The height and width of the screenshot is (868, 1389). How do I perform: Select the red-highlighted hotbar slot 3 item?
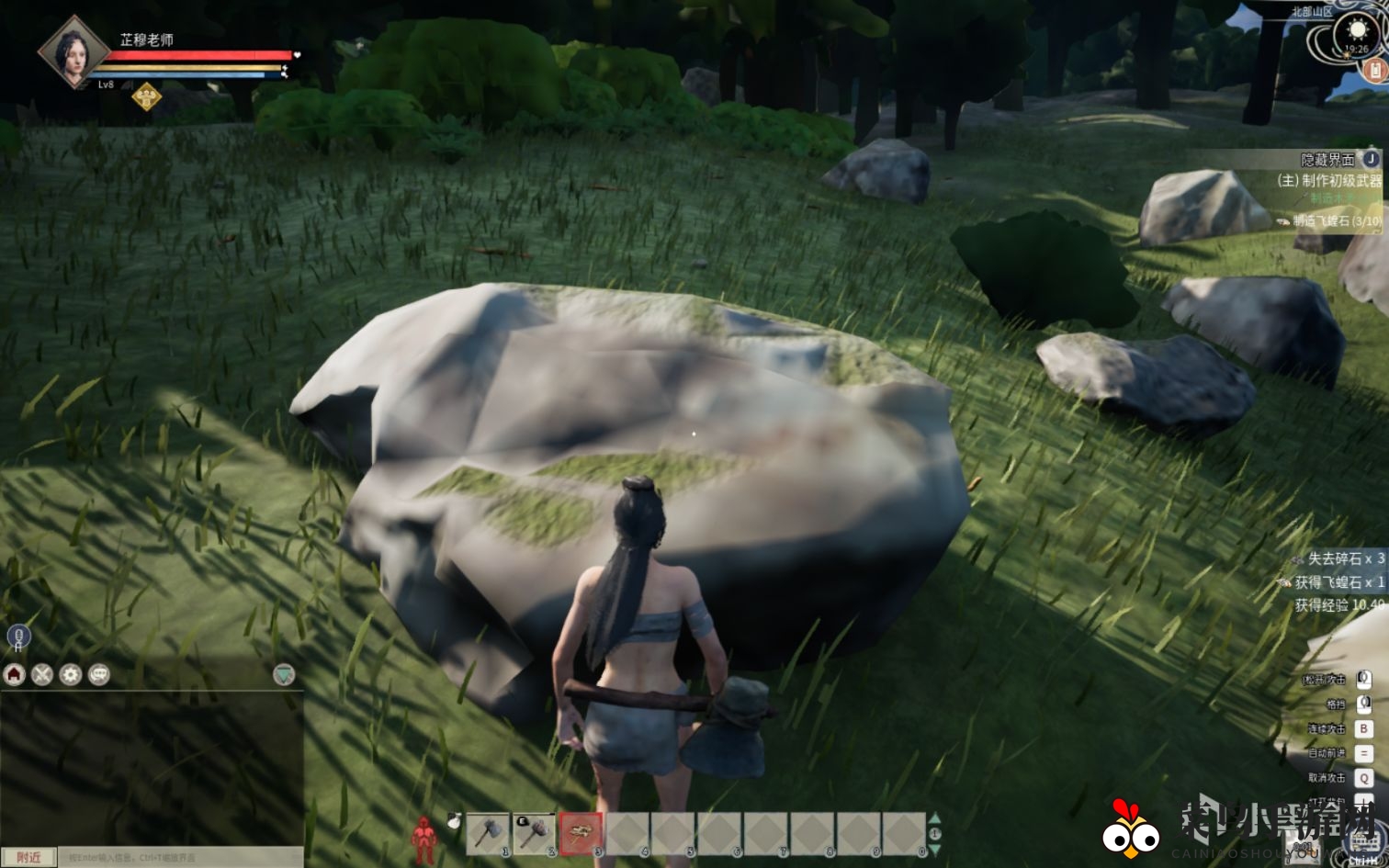(x=581, y=833)
